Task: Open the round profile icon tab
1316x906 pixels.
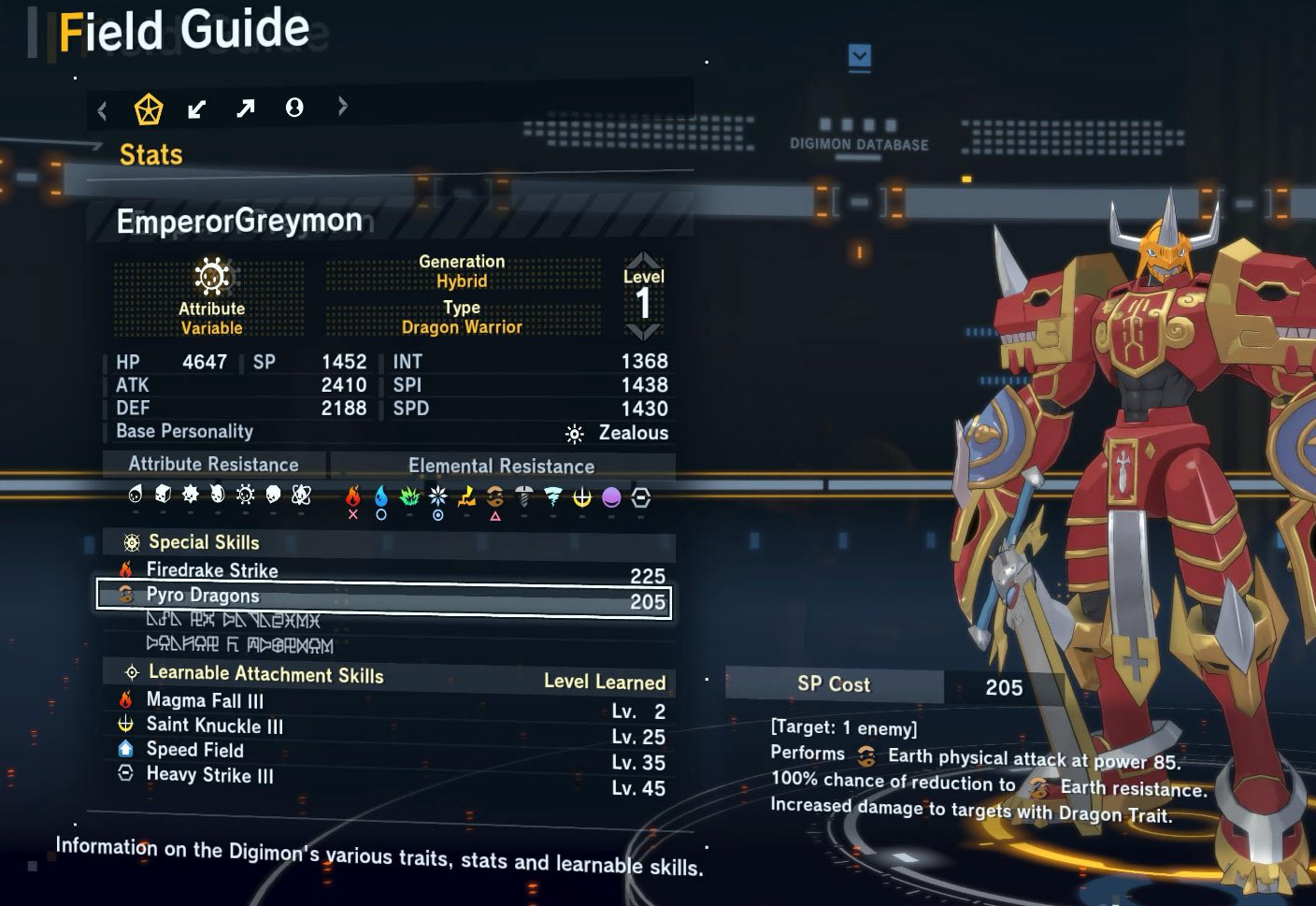Action: pyautogui.click(x=294, y=108)
